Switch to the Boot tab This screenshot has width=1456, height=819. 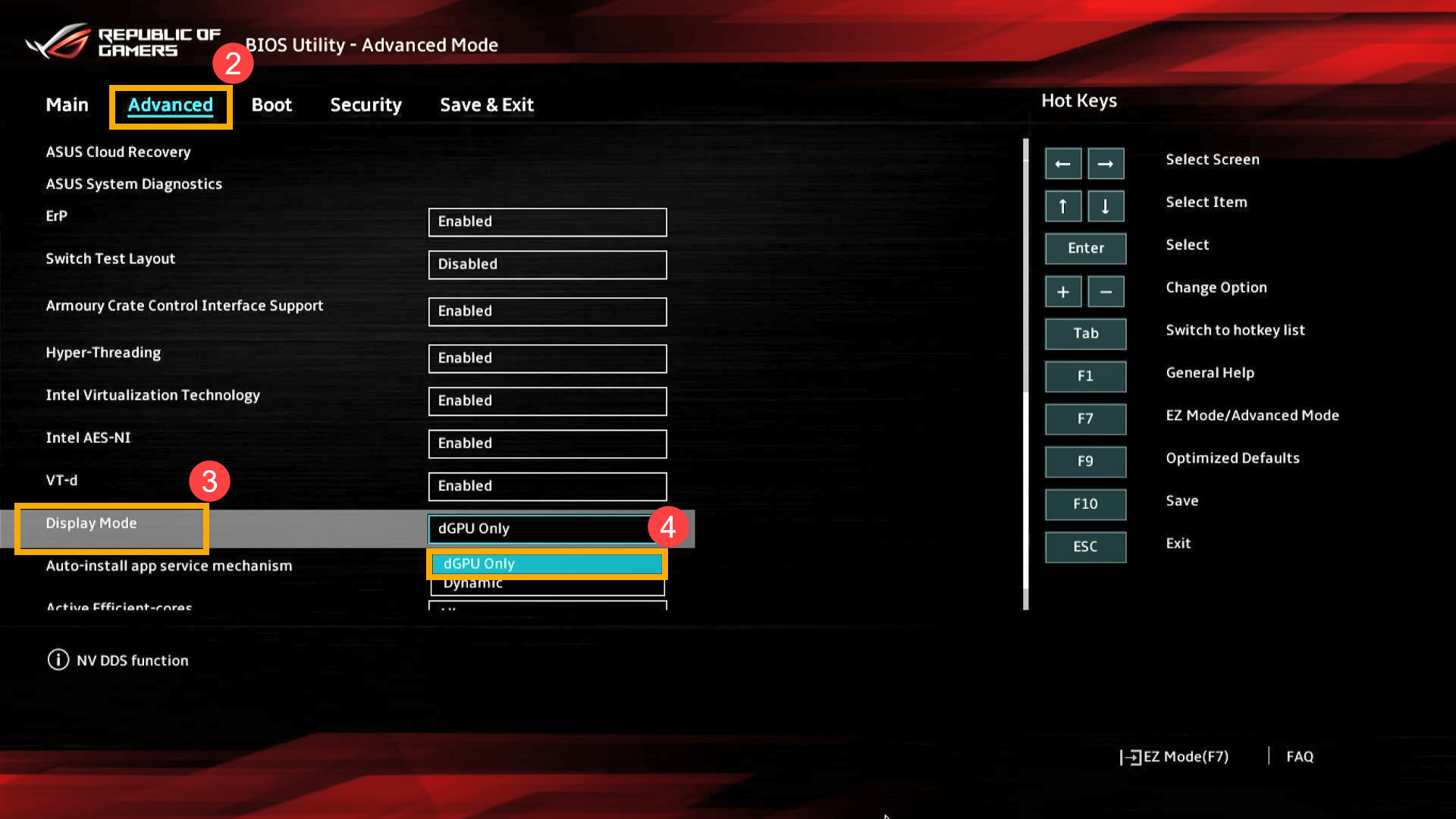pos(271,105)
